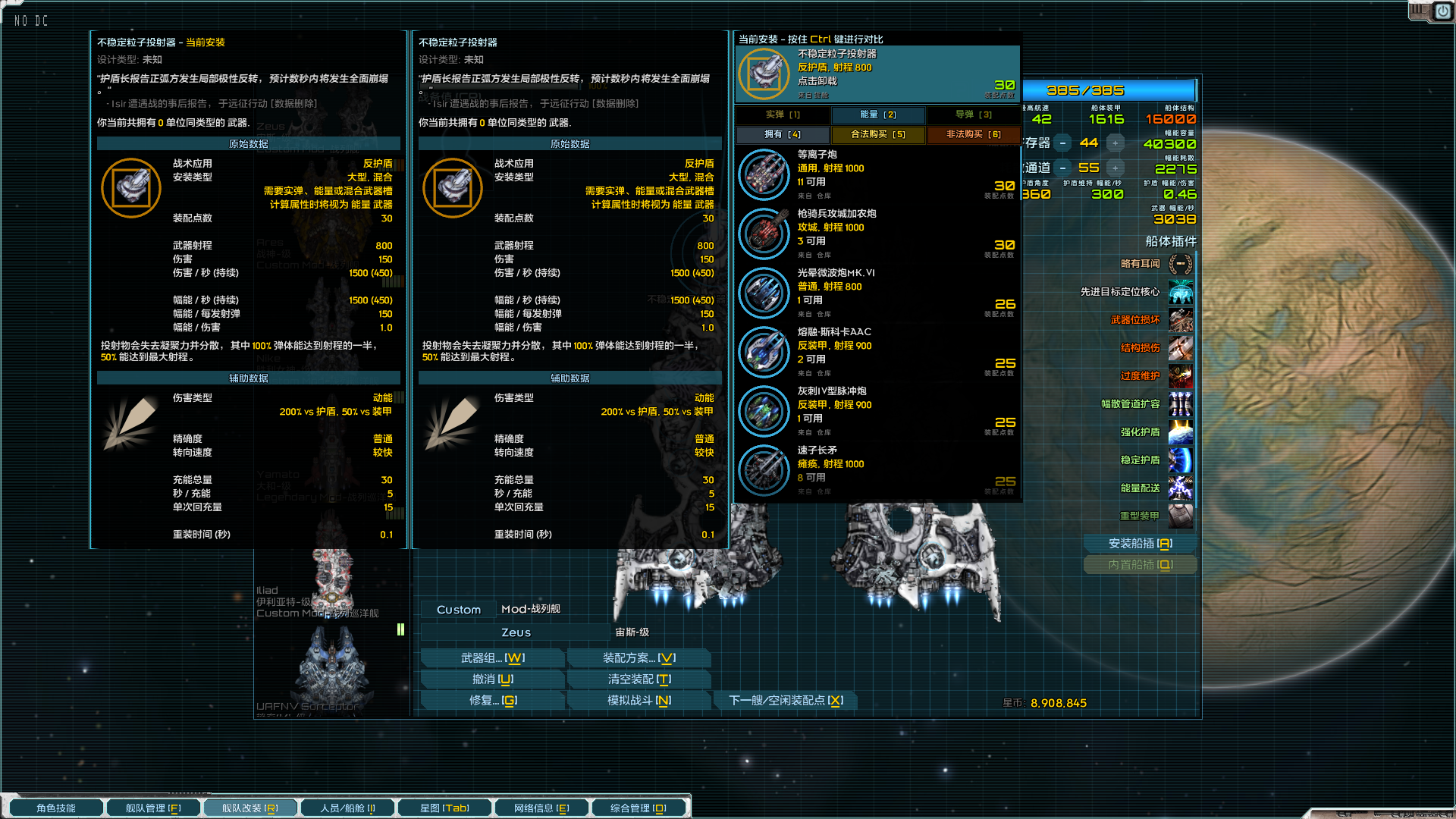Toggle the 导弹 [3] weapon filter
This screenshot has width=1456, height=819.
pos(974,115)
